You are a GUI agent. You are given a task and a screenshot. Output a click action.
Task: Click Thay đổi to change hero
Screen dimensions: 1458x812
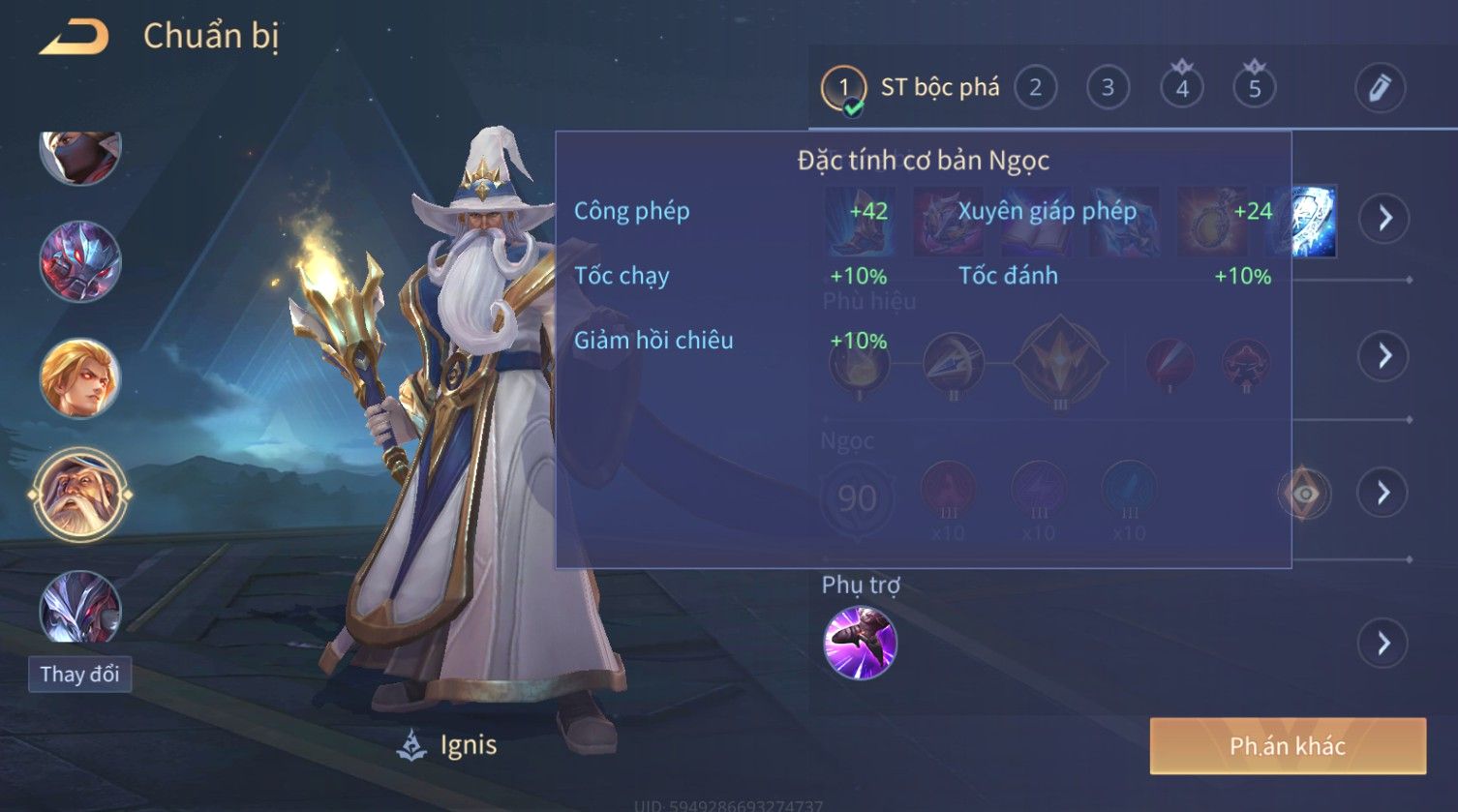(x=80, y=674)
